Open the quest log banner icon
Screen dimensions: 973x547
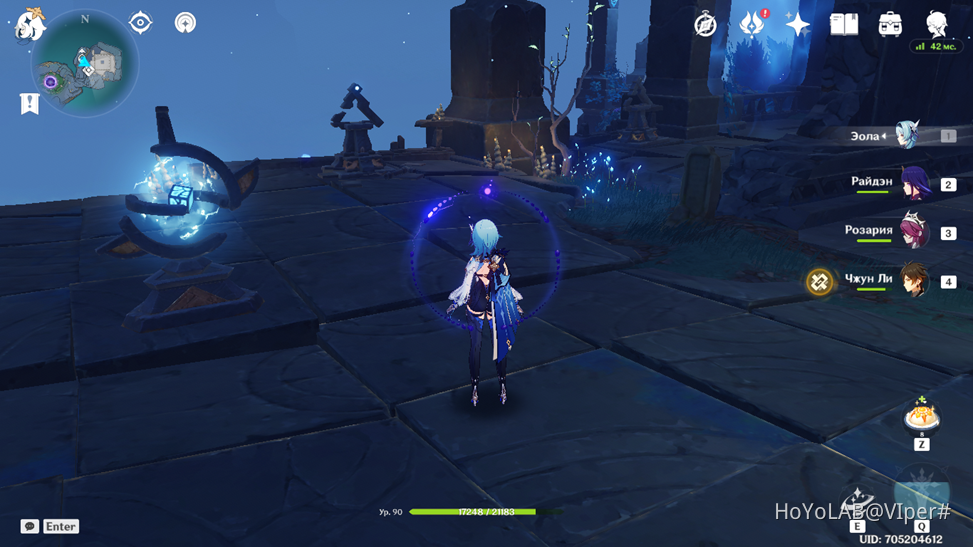tap(30, 103)
